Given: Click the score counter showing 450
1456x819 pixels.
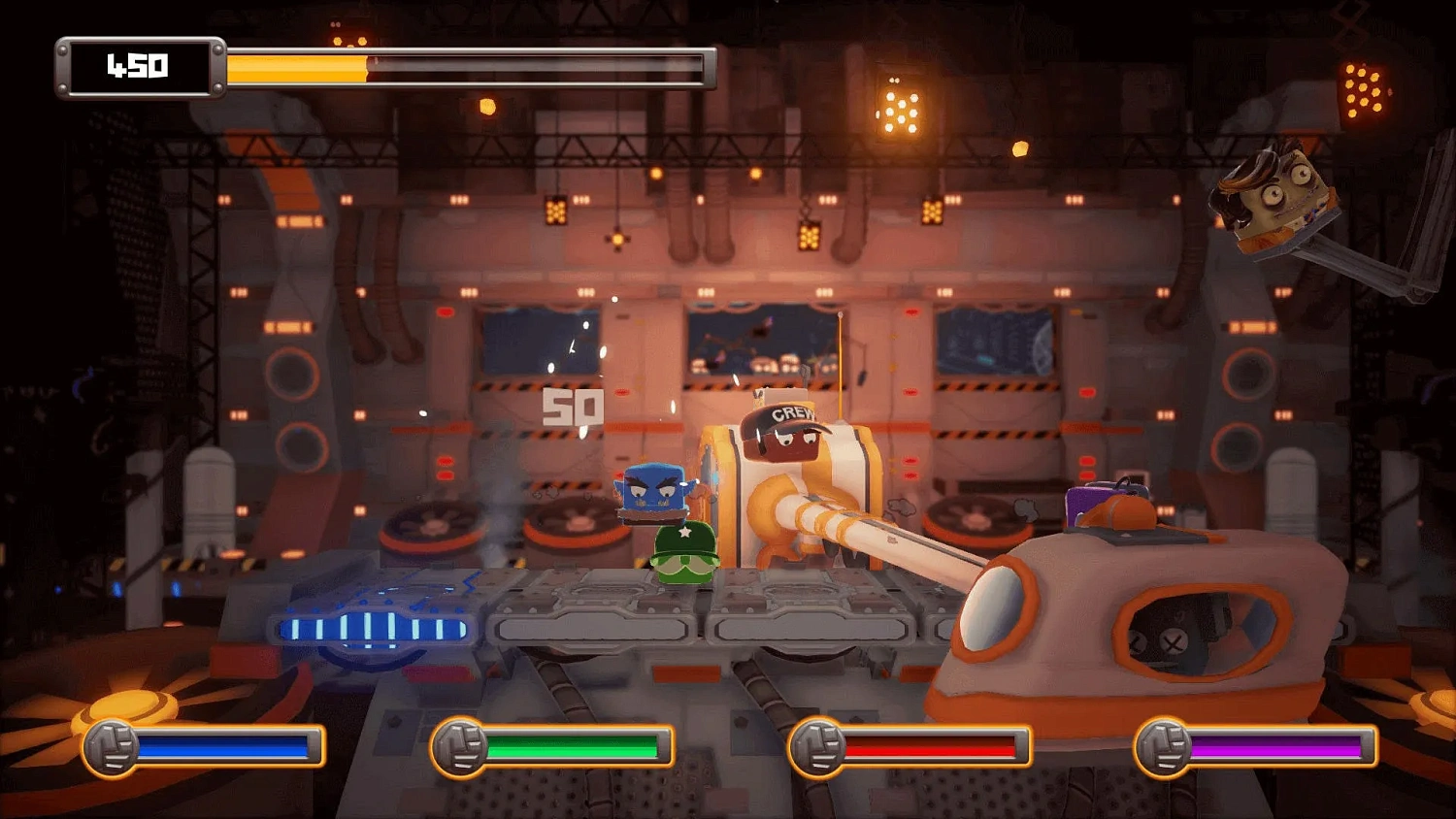Looking at the screenshot, I should pos(136,66).
